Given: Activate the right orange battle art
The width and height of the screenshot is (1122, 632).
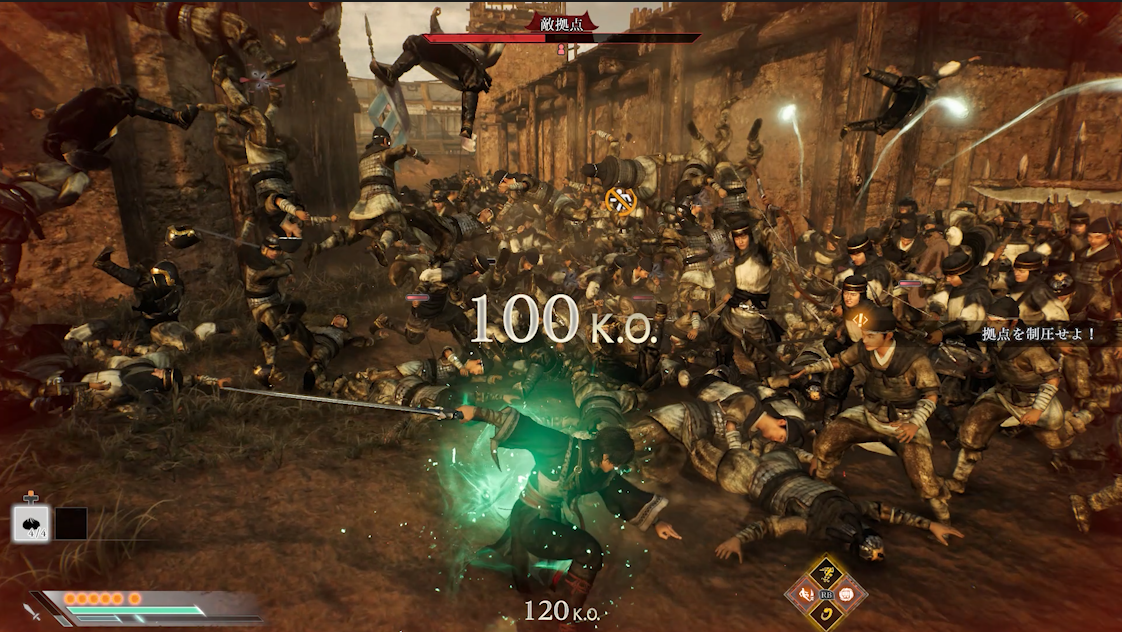Looking at the screenshot, I should (x=848, y=594).
